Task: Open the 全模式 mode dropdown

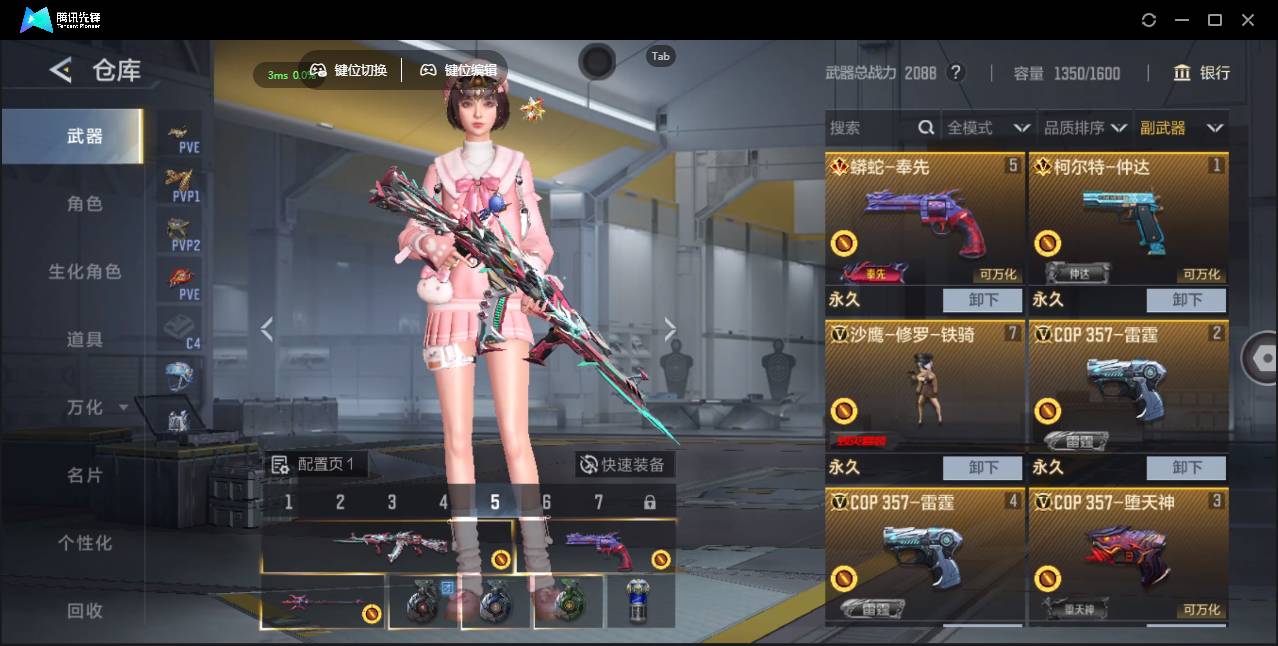Action: pyautogui.click(x=988, y=128)
